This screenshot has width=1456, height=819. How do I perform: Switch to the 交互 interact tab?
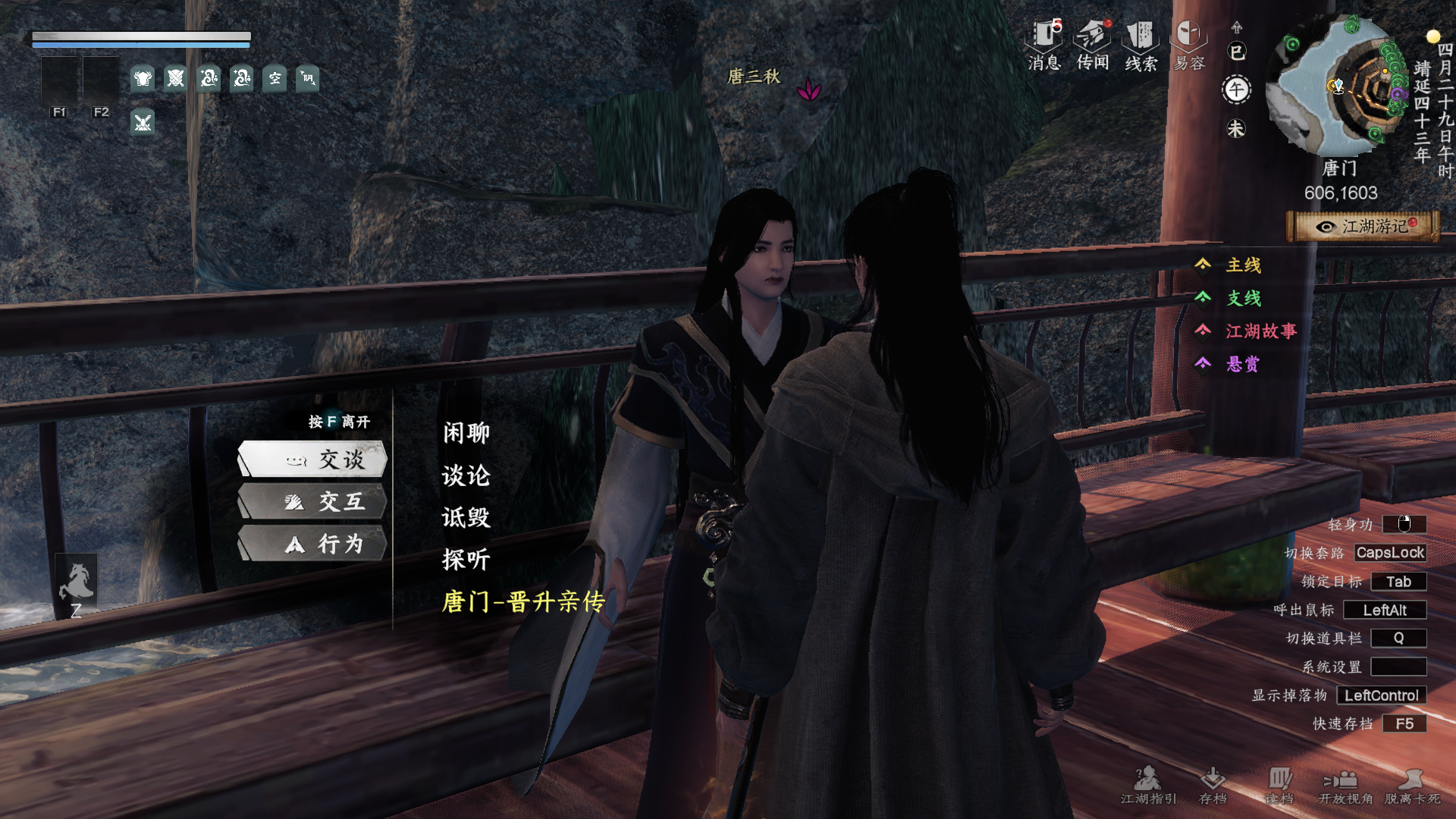pyautogui.click(x=313, y=502)
